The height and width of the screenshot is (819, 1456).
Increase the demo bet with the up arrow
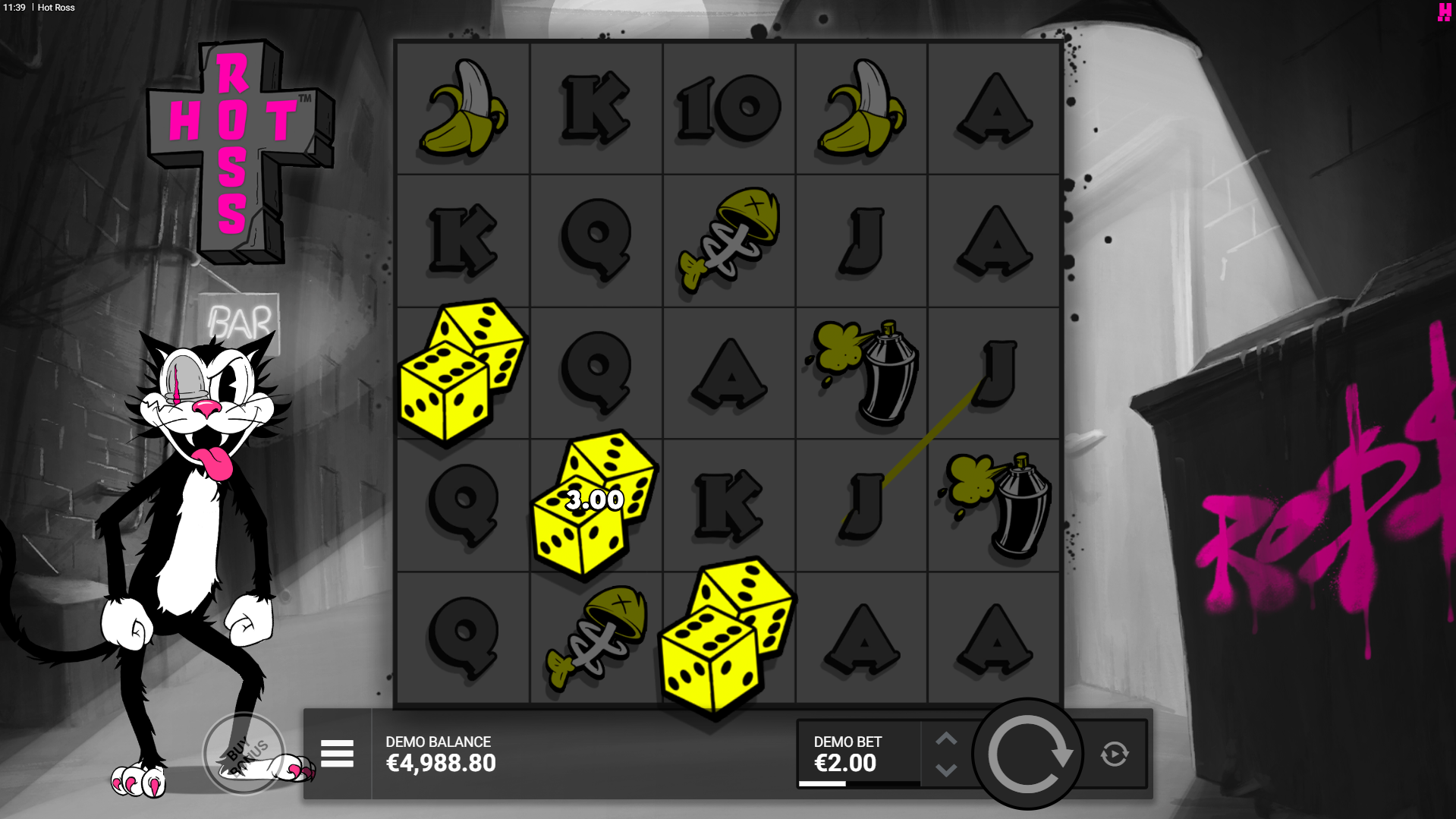point(946,739)
